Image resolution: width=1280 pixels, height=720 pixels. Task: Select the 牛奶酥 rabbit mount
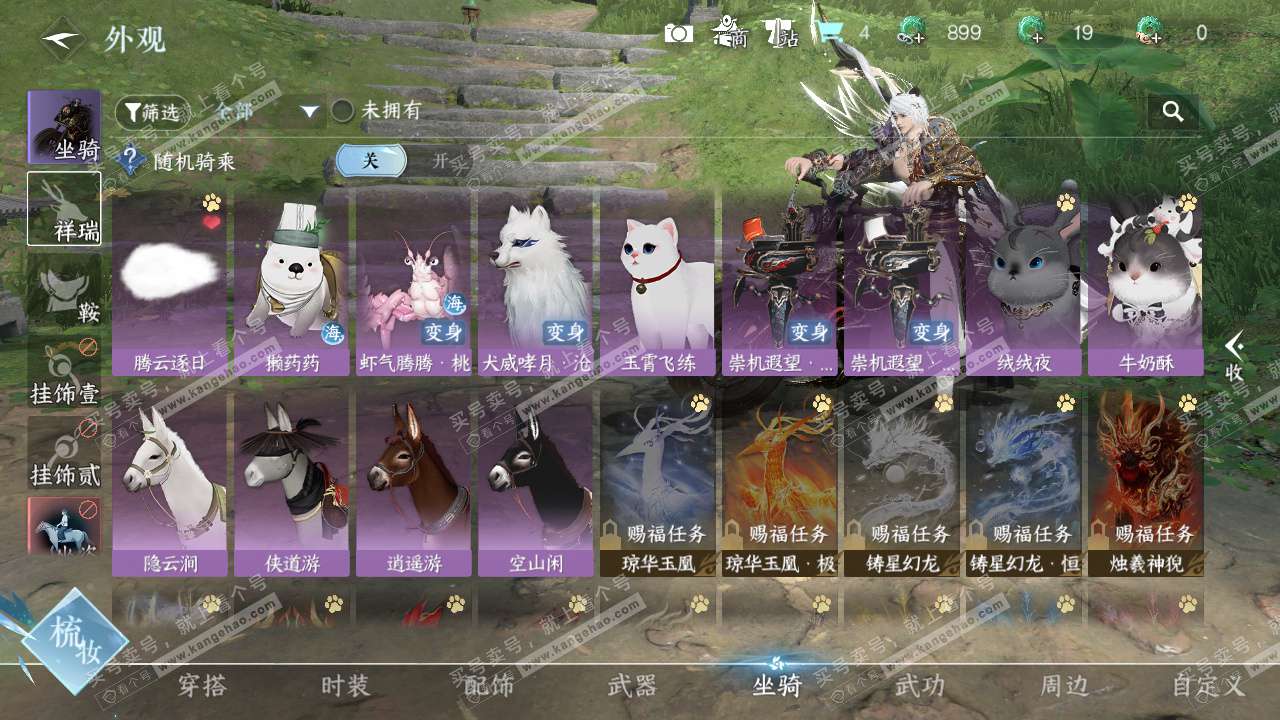[1145, 284]
